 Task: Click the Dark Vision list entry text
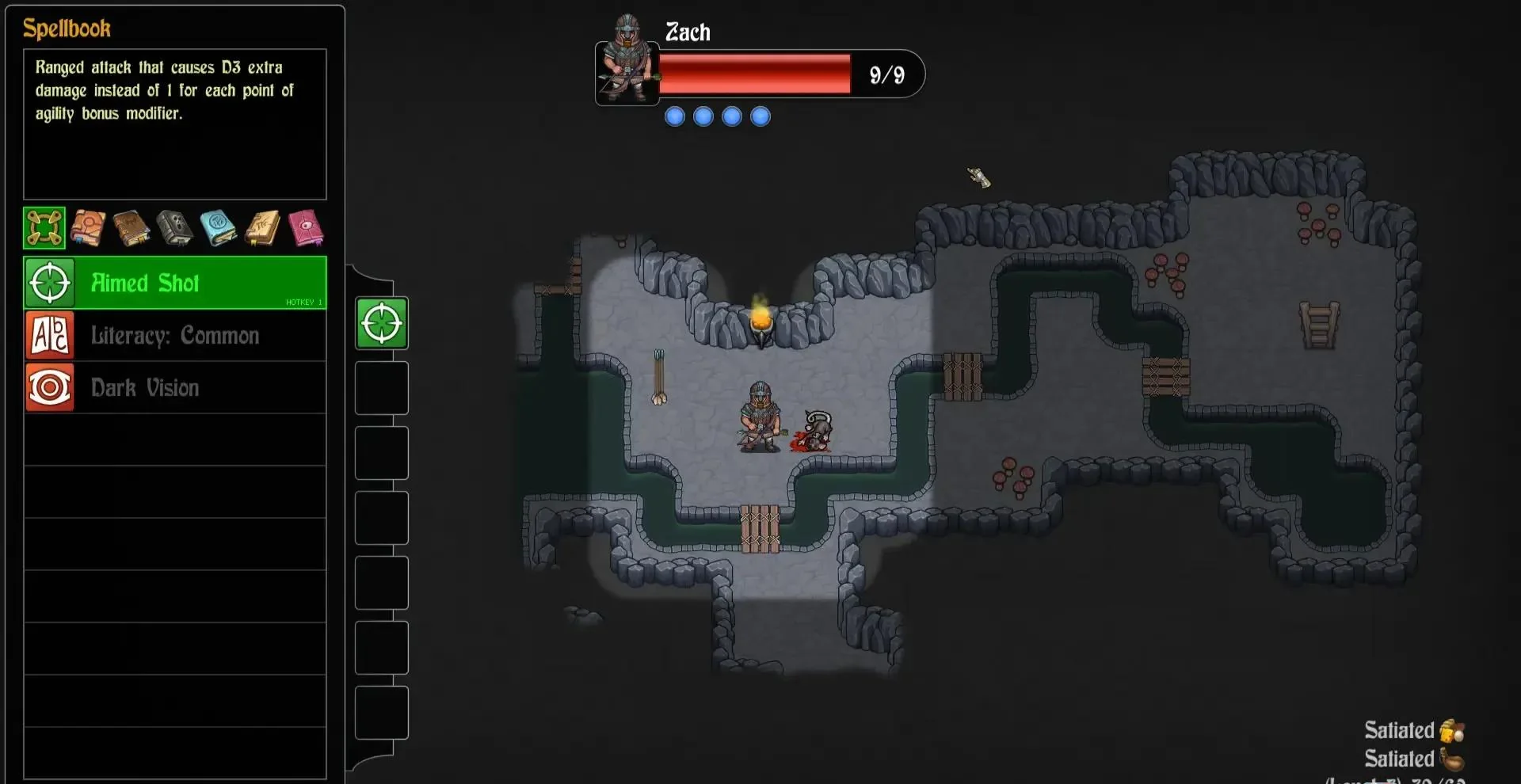click(144, 387)
